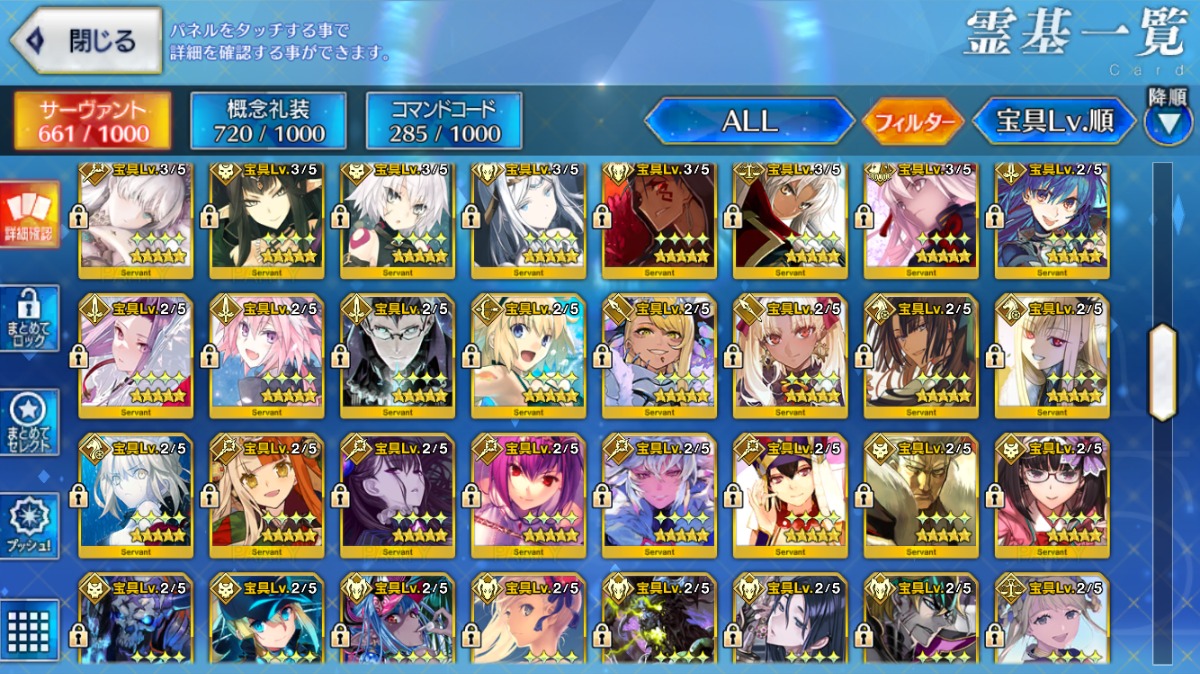This screenshot has height=674, width=1200.
Task: Show the コマンドコード tab
Action: point(444,121)
